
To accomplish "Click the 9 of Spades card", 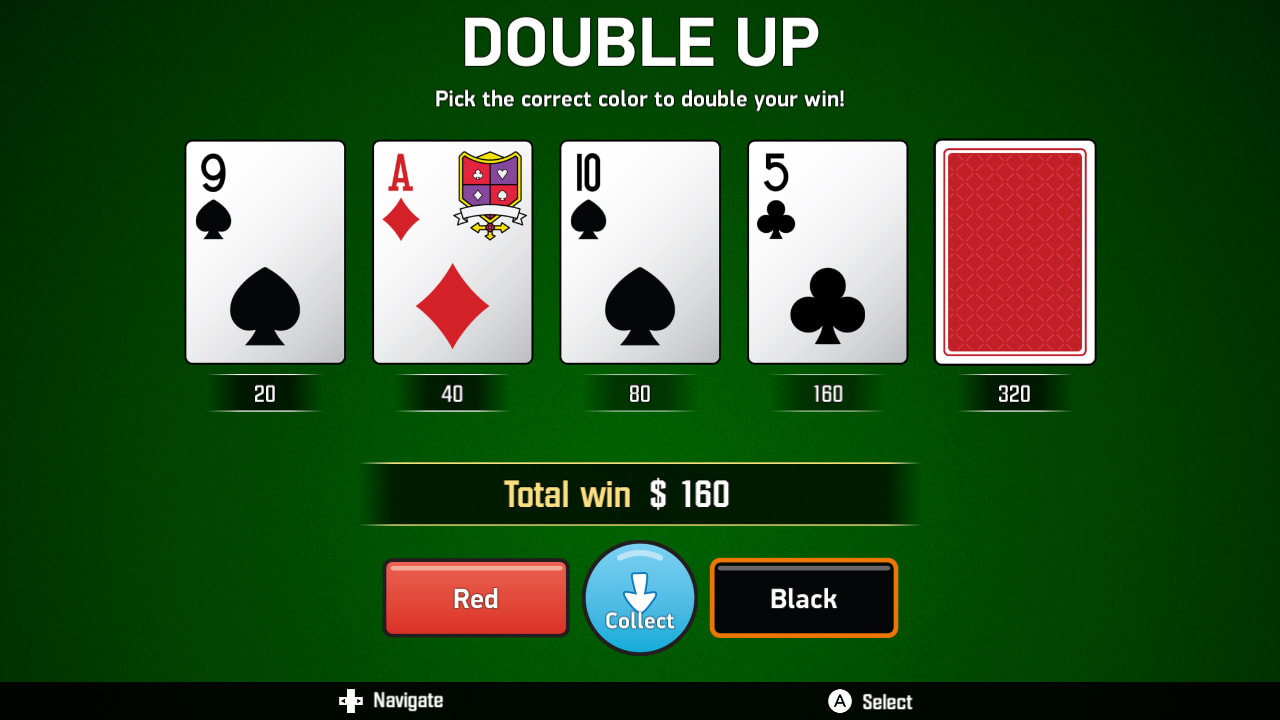I will point(264,251).
